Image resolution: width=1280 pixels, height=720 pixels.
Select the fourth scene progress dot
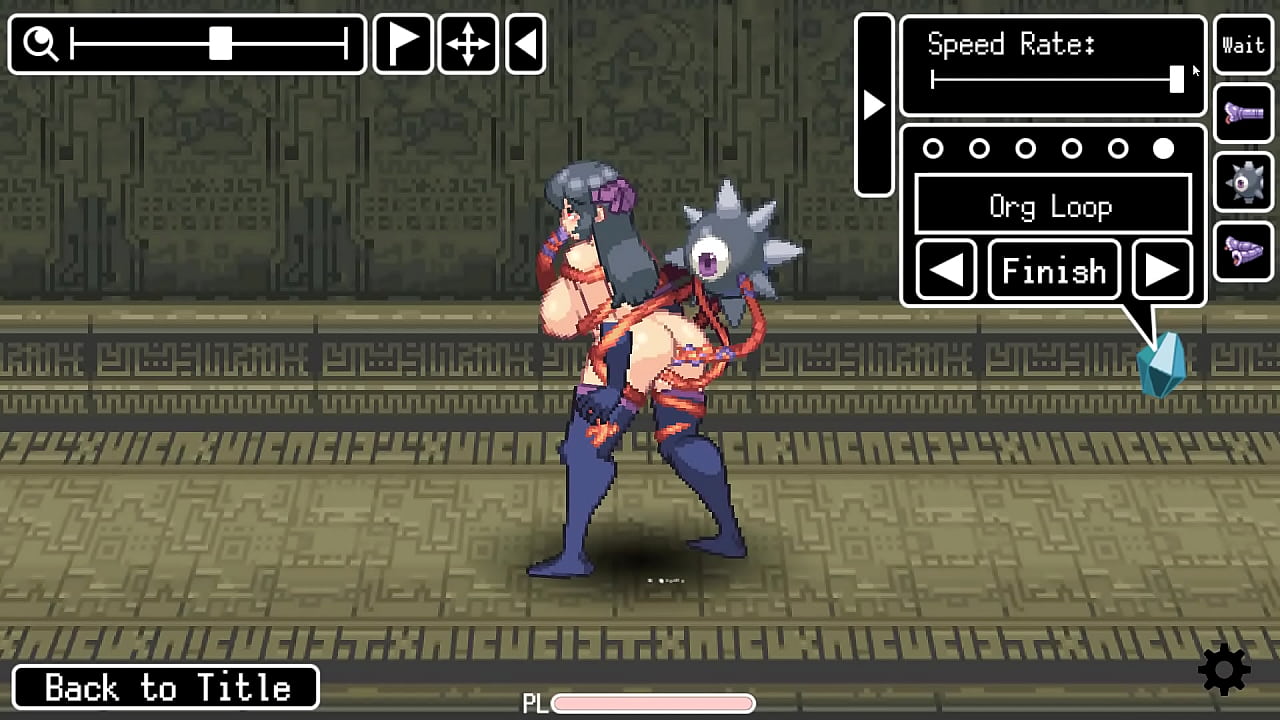(1071, 149)
